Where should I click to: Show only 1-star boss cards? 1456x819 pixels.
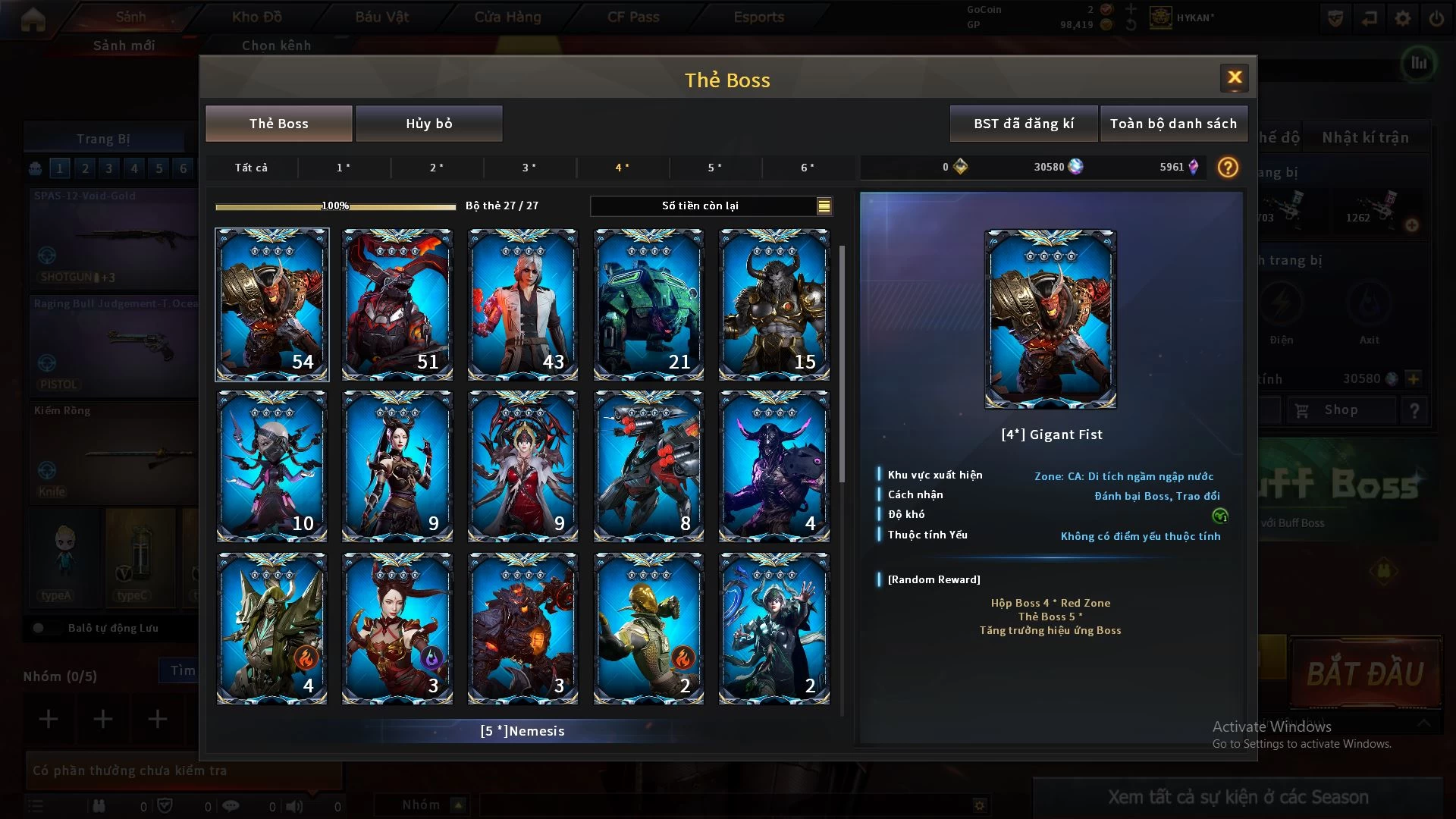coord(344,168)
